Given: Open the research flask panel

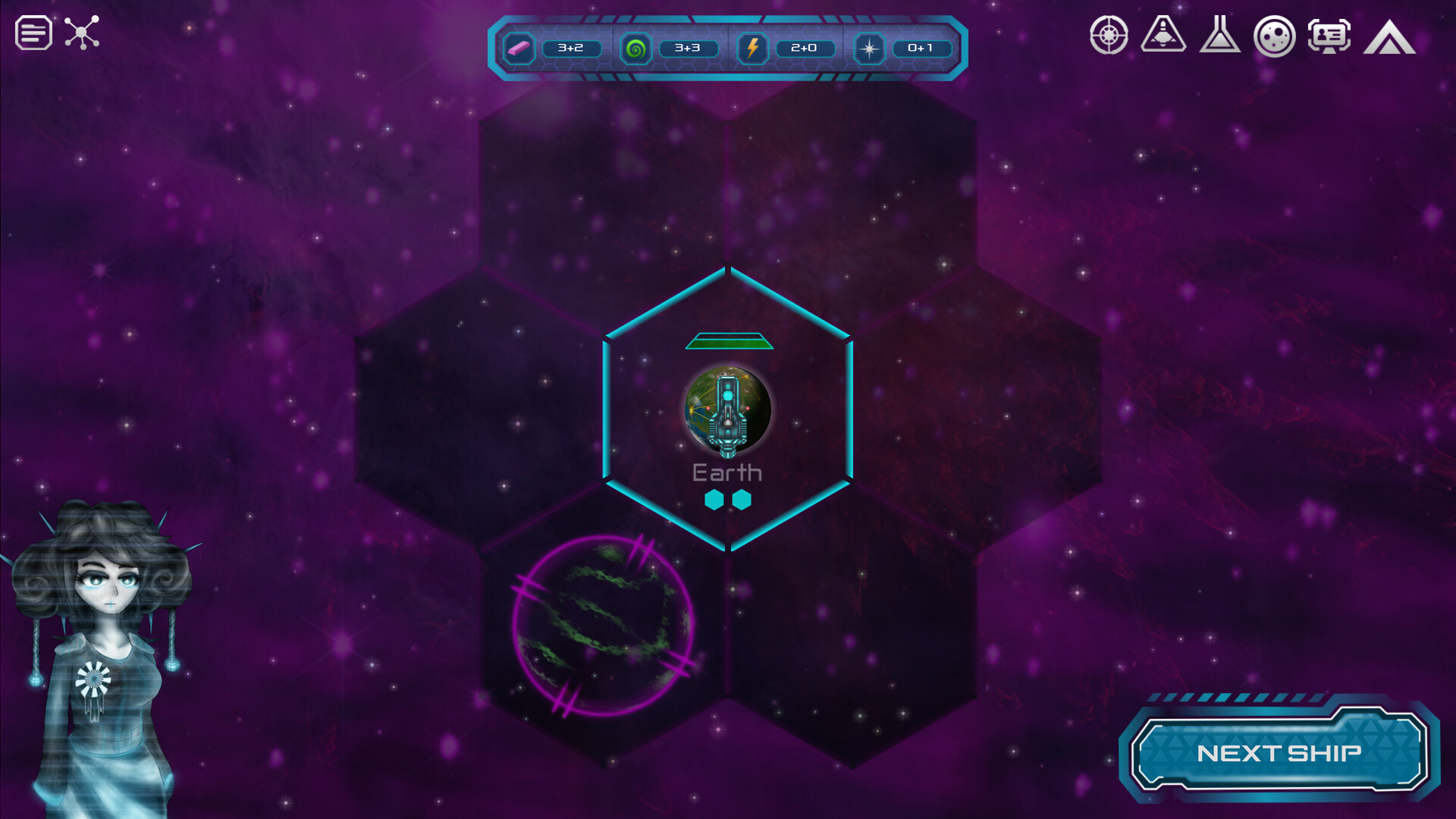Looking at the screenshot, I should pos(1222,36).
